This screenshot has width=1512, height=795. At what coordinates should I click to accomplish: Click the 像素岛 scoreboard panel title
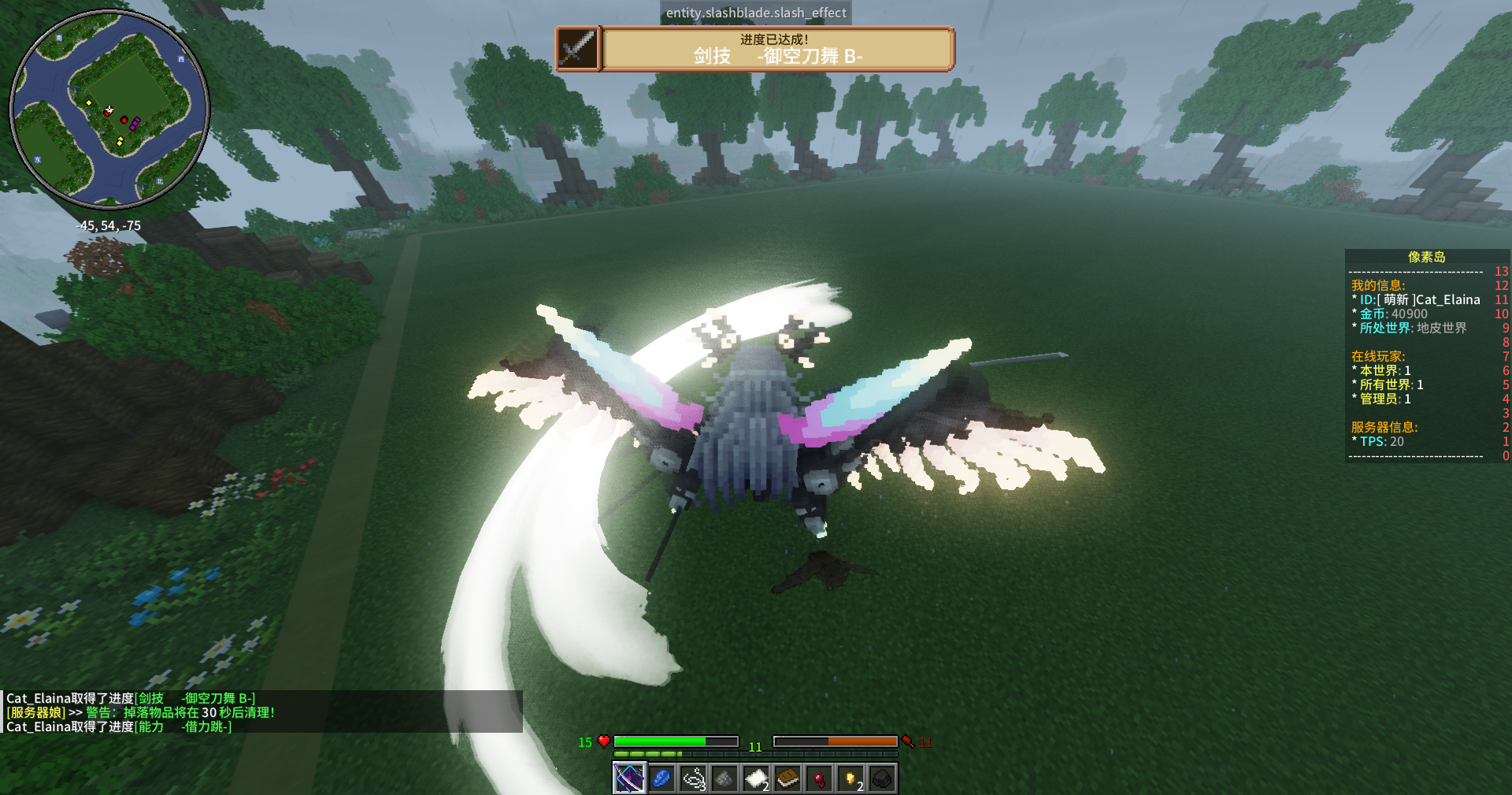1426,257
